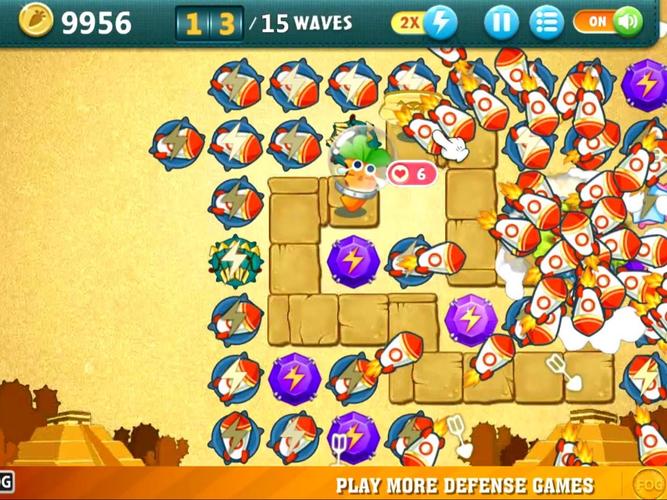Toggle the 2X speed lightning button

point(425,21)
